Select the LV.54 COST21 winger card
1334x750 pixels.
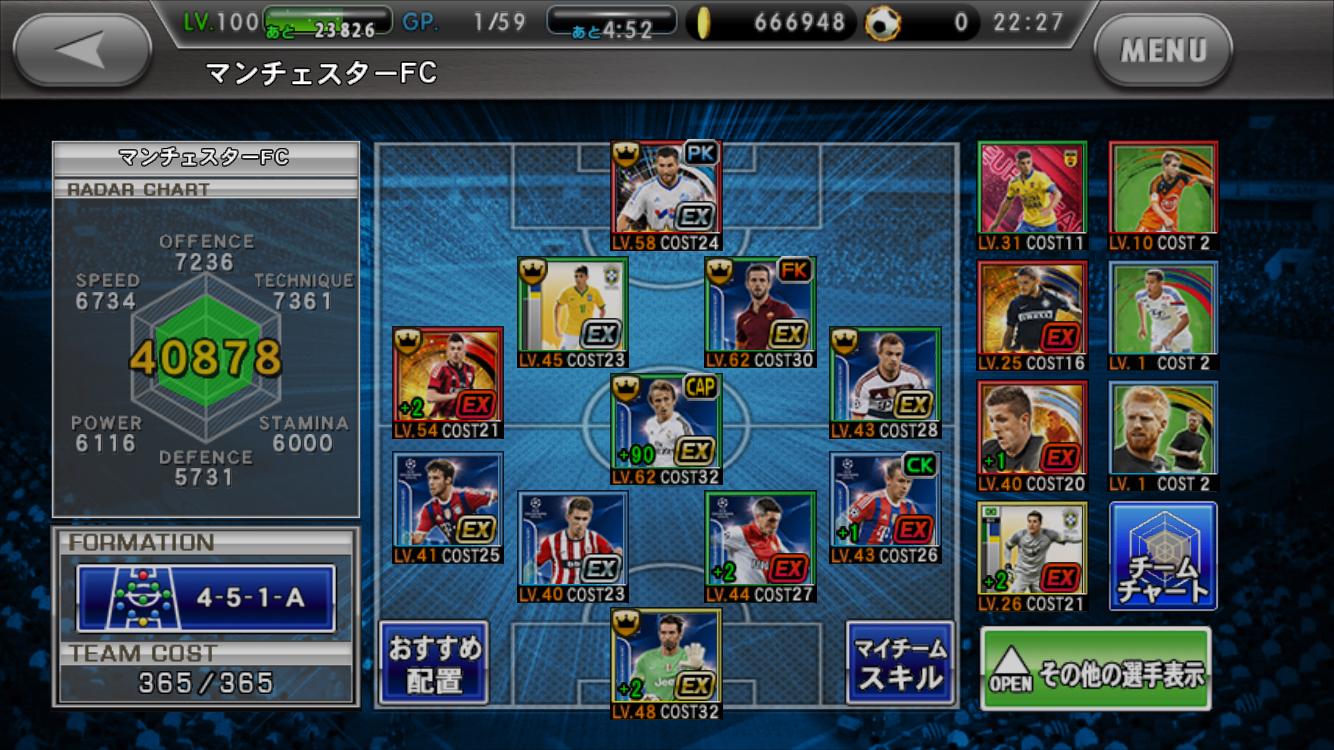448,381
